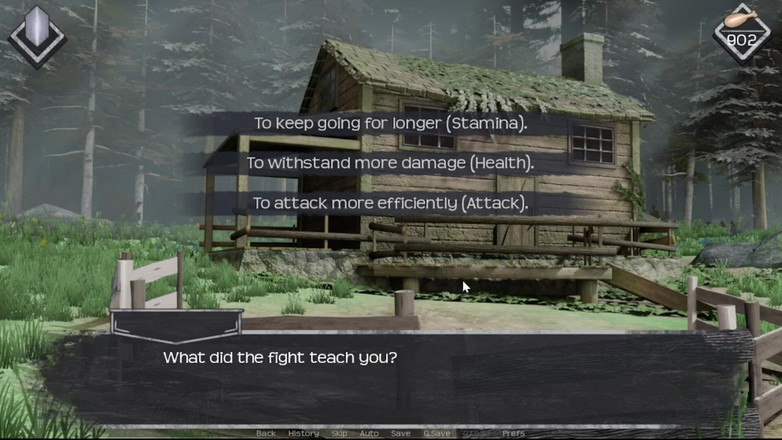The width and height of the screenshot is (782, 440).
Task: Choose the Stamina answer option
Action: click(x=390, y=124)
